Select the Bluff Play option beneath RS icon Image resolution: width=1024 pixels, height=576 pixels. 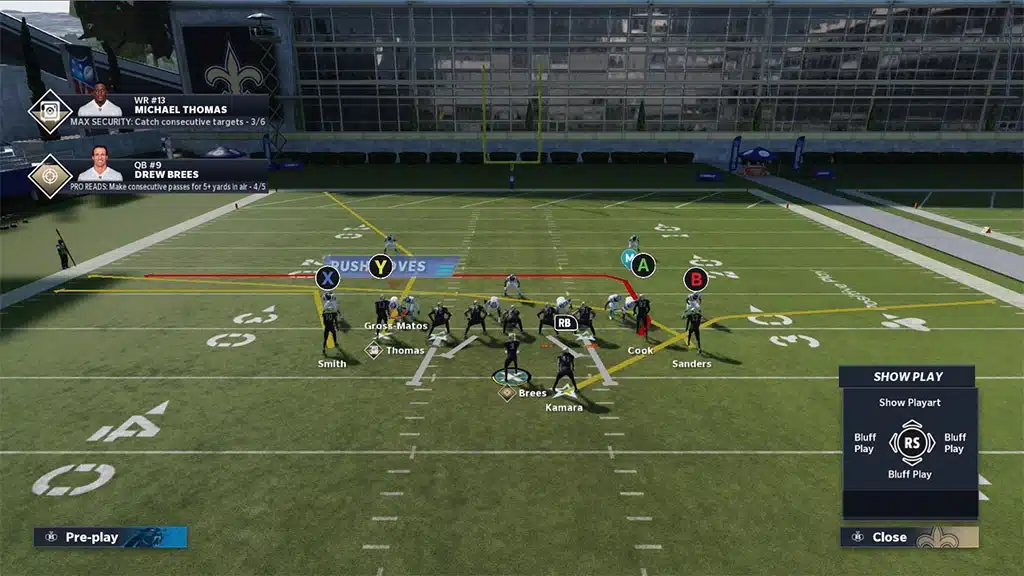(909, 474)
